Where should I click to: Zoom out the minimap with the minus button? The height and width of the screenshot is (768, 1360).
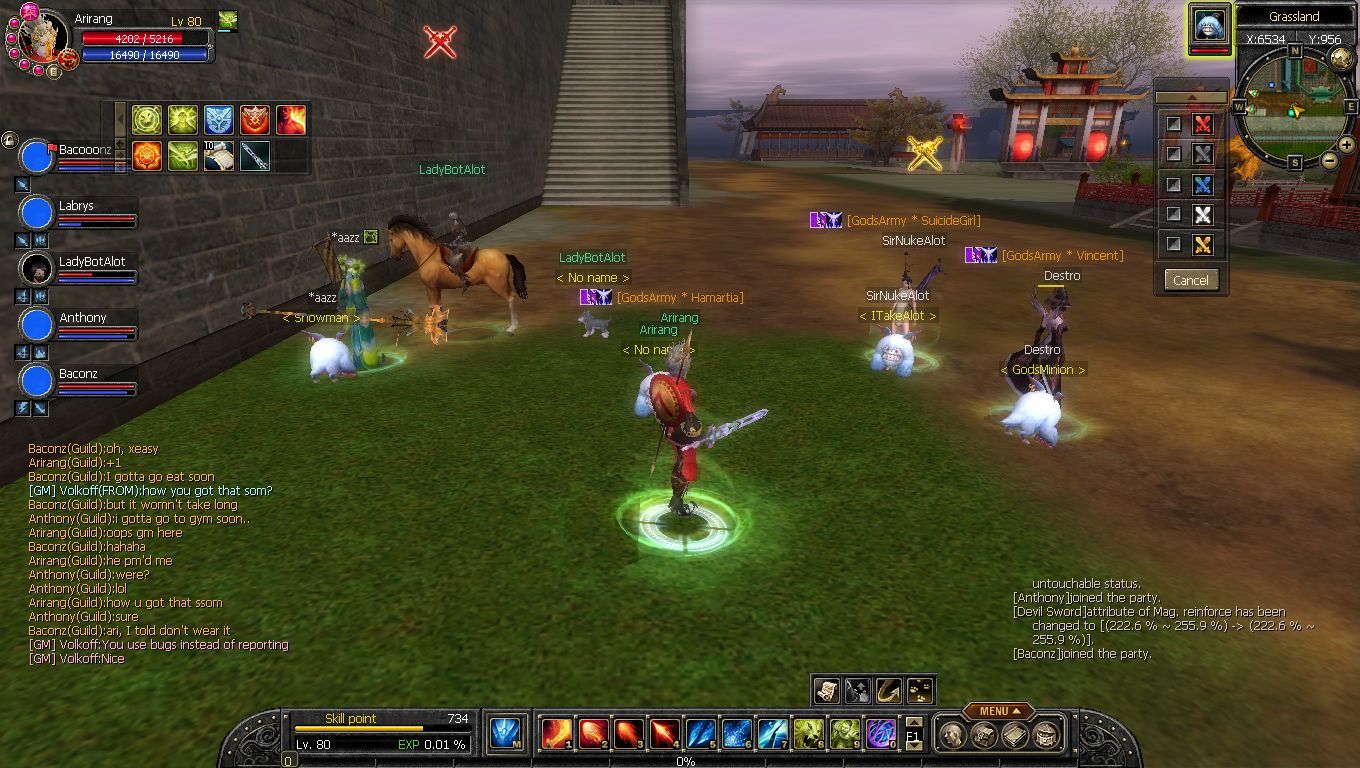pos(1330,160)
